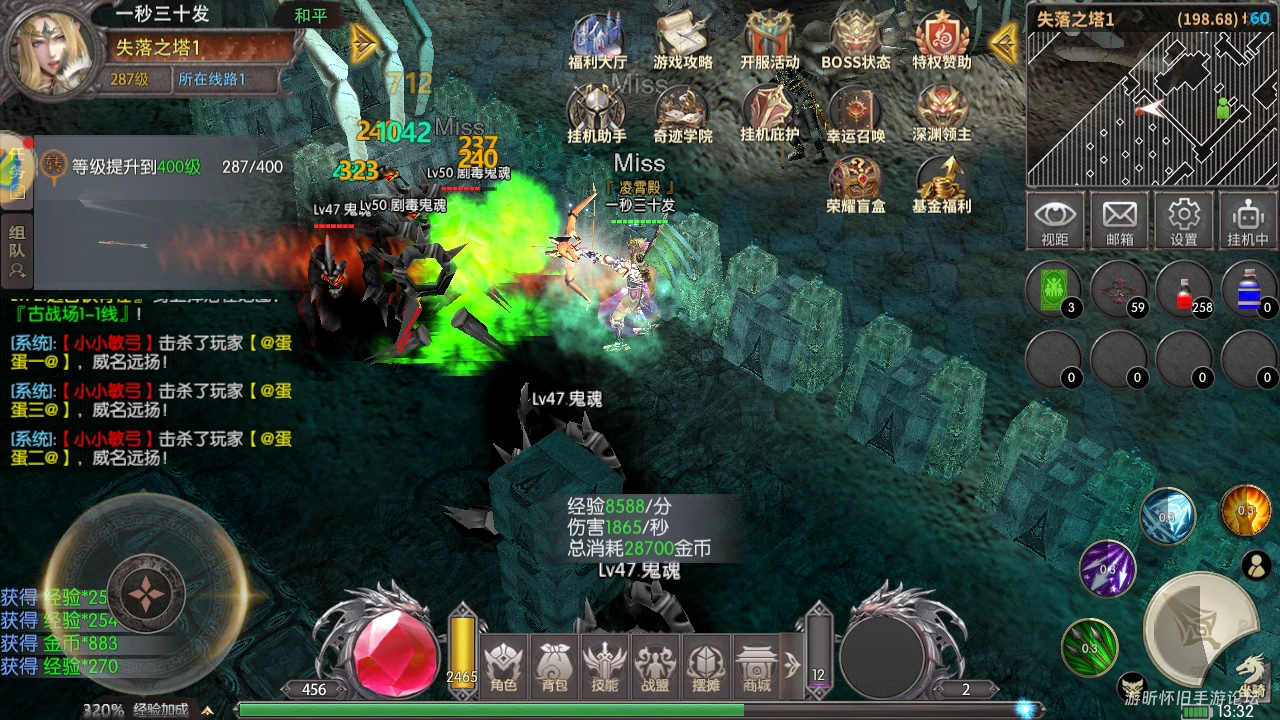
Task: Open the 特权赞助 privilege sponsorship
Action: click(941, 42)
